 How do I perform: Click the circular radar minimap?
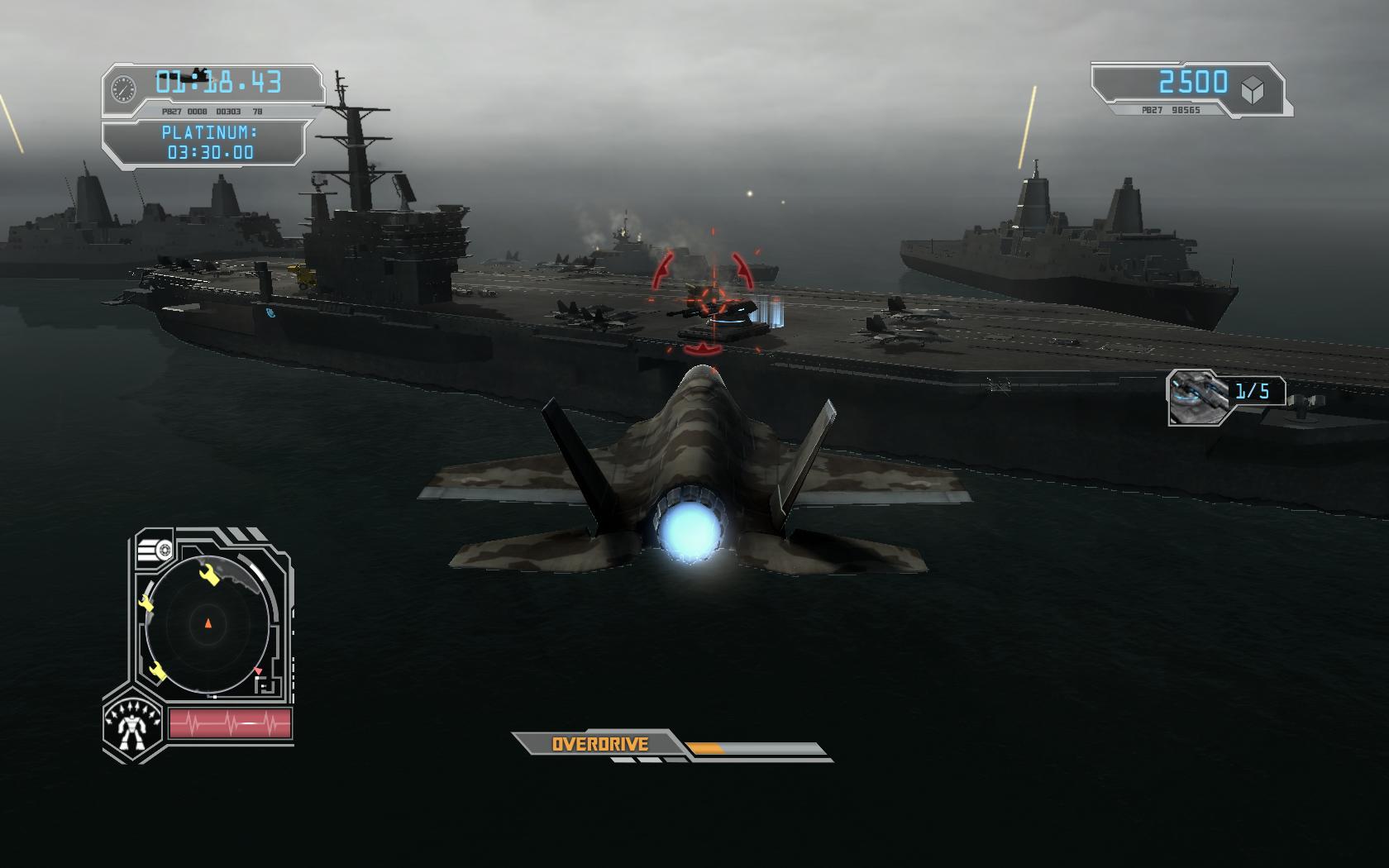coord(208,622)
